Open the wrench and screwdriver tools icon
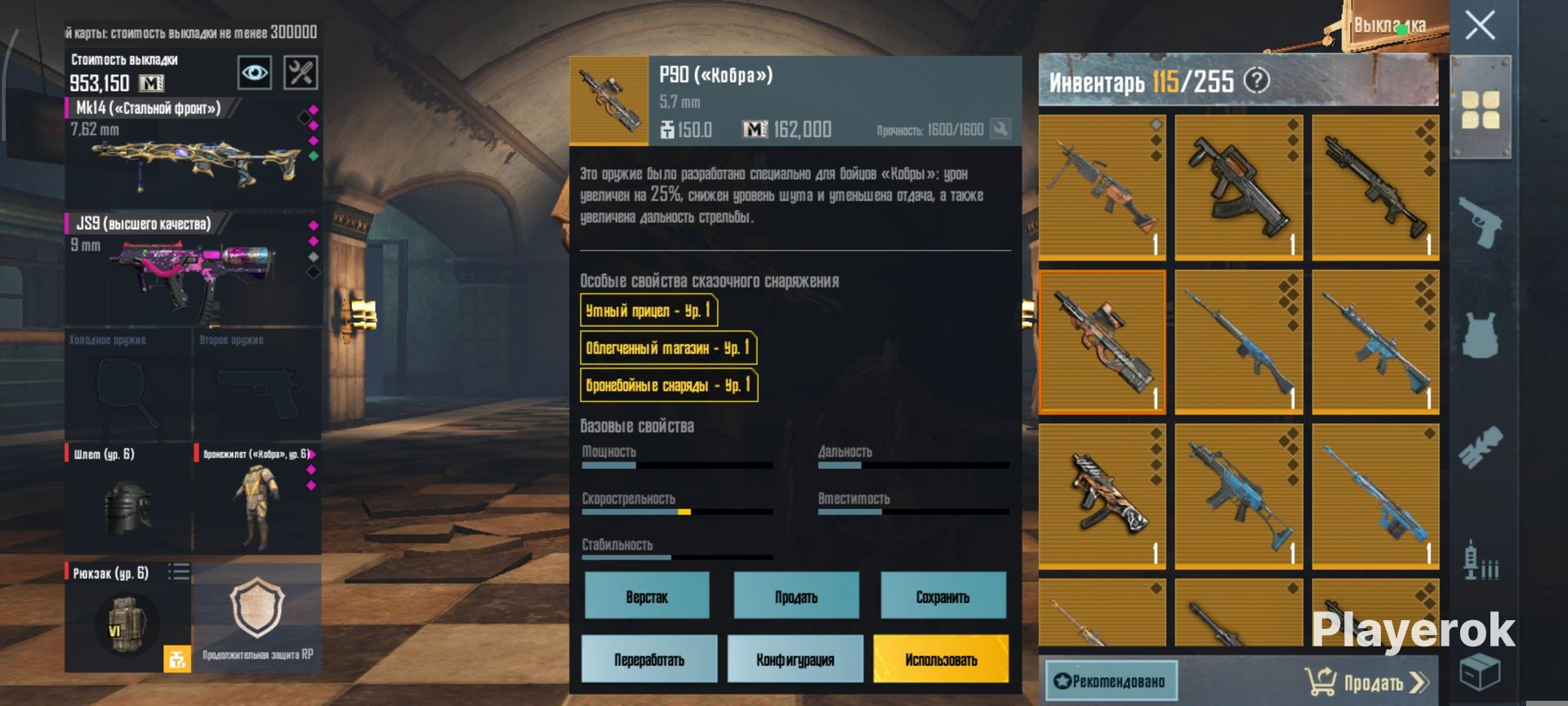 (x=301, y=74)
